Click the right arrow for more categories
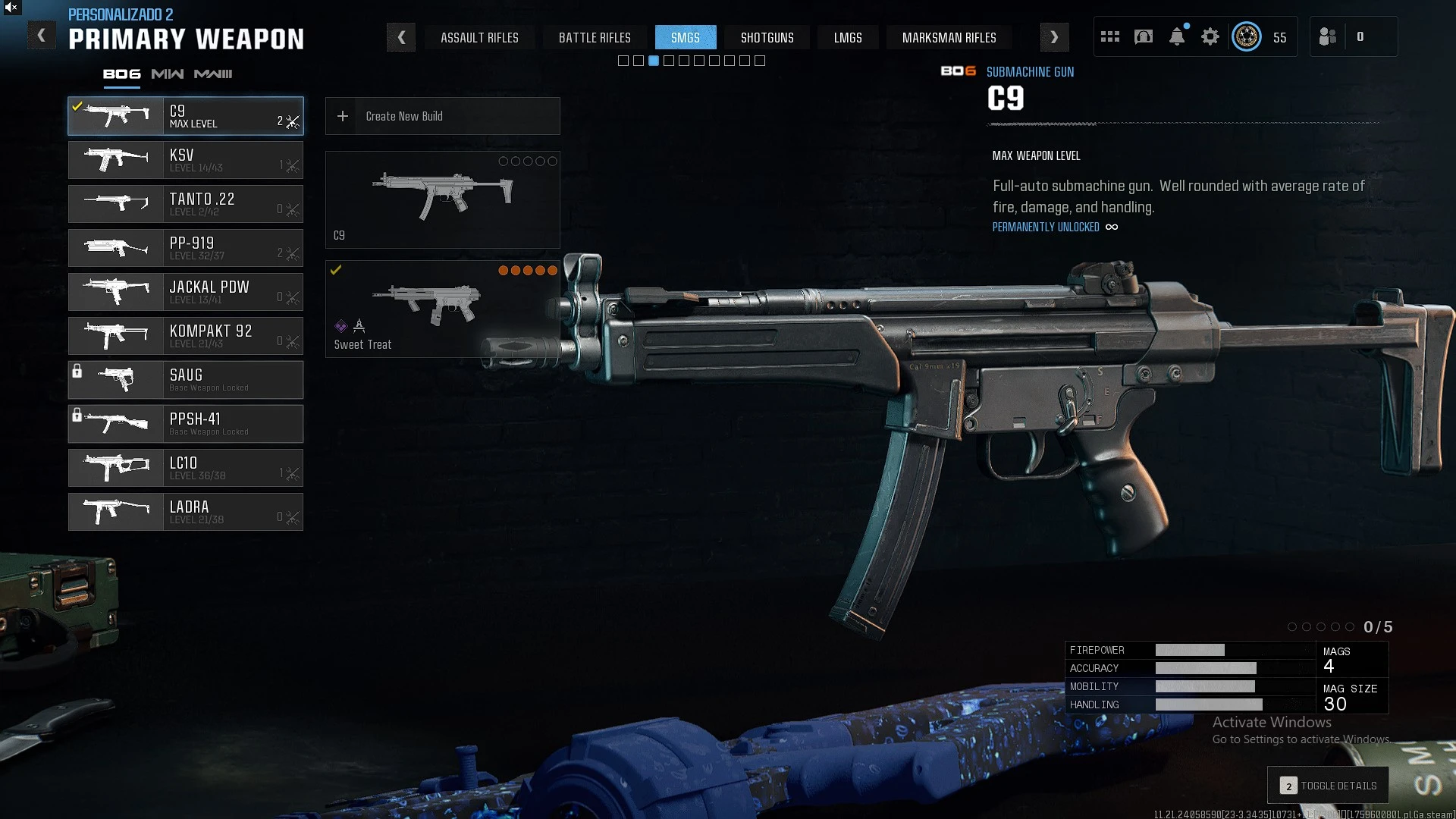 pyautogui.click(x=1054, y=37)
